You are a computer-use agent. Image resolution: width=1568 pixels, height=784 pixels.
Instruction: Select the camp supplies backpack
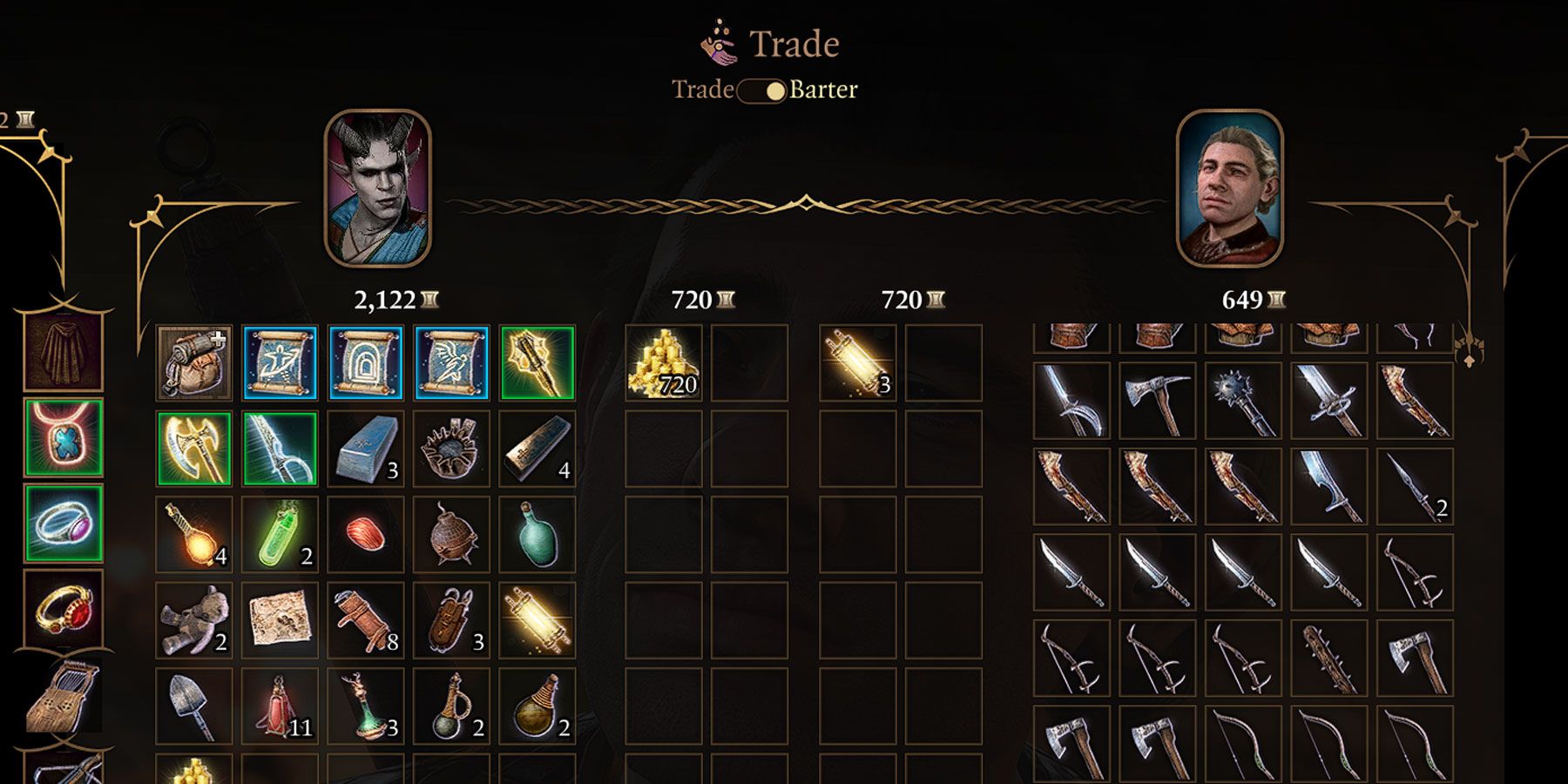(193, 364)
